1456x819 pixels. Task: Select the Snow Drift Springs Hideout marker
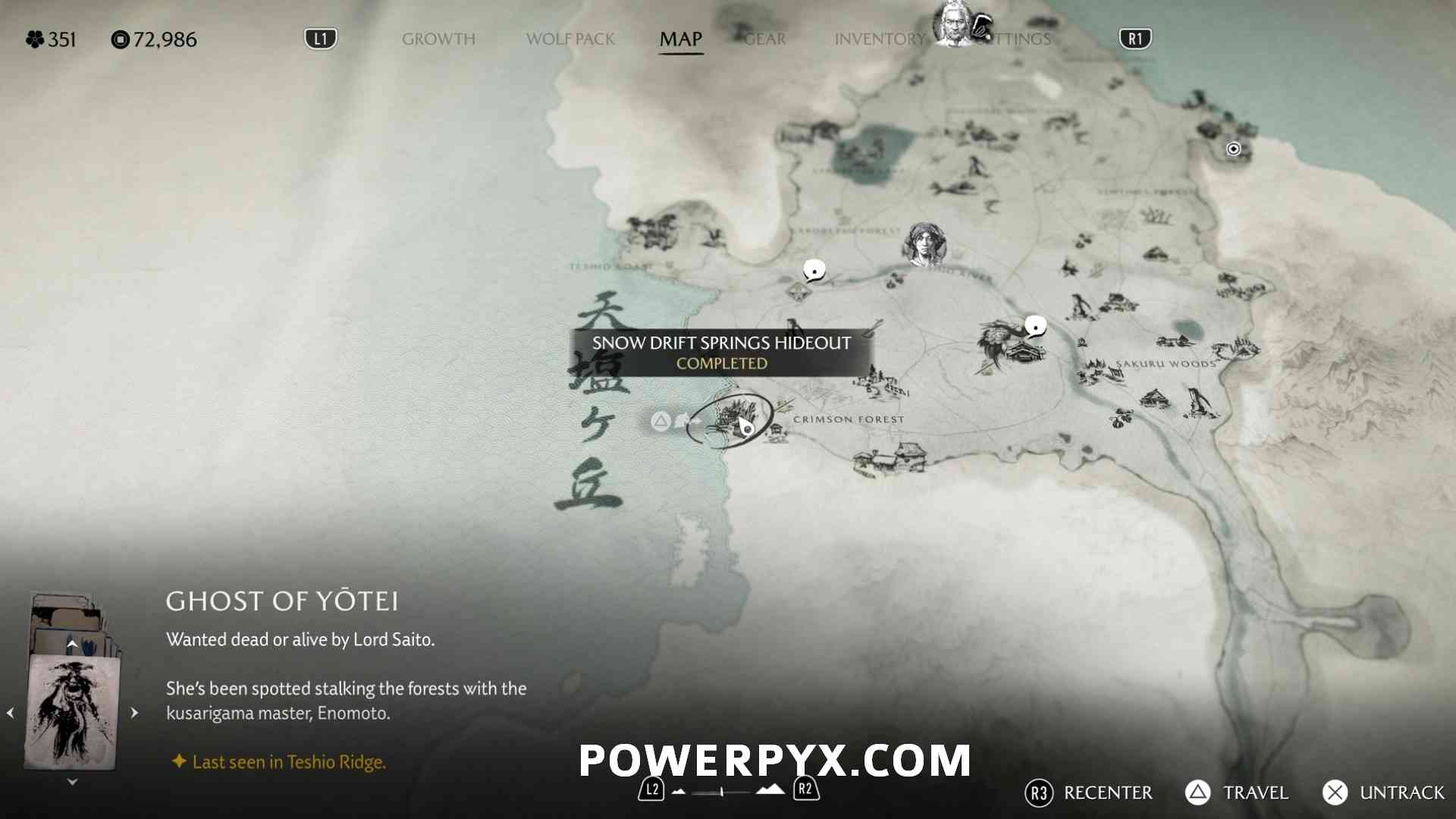pos(730,419)
